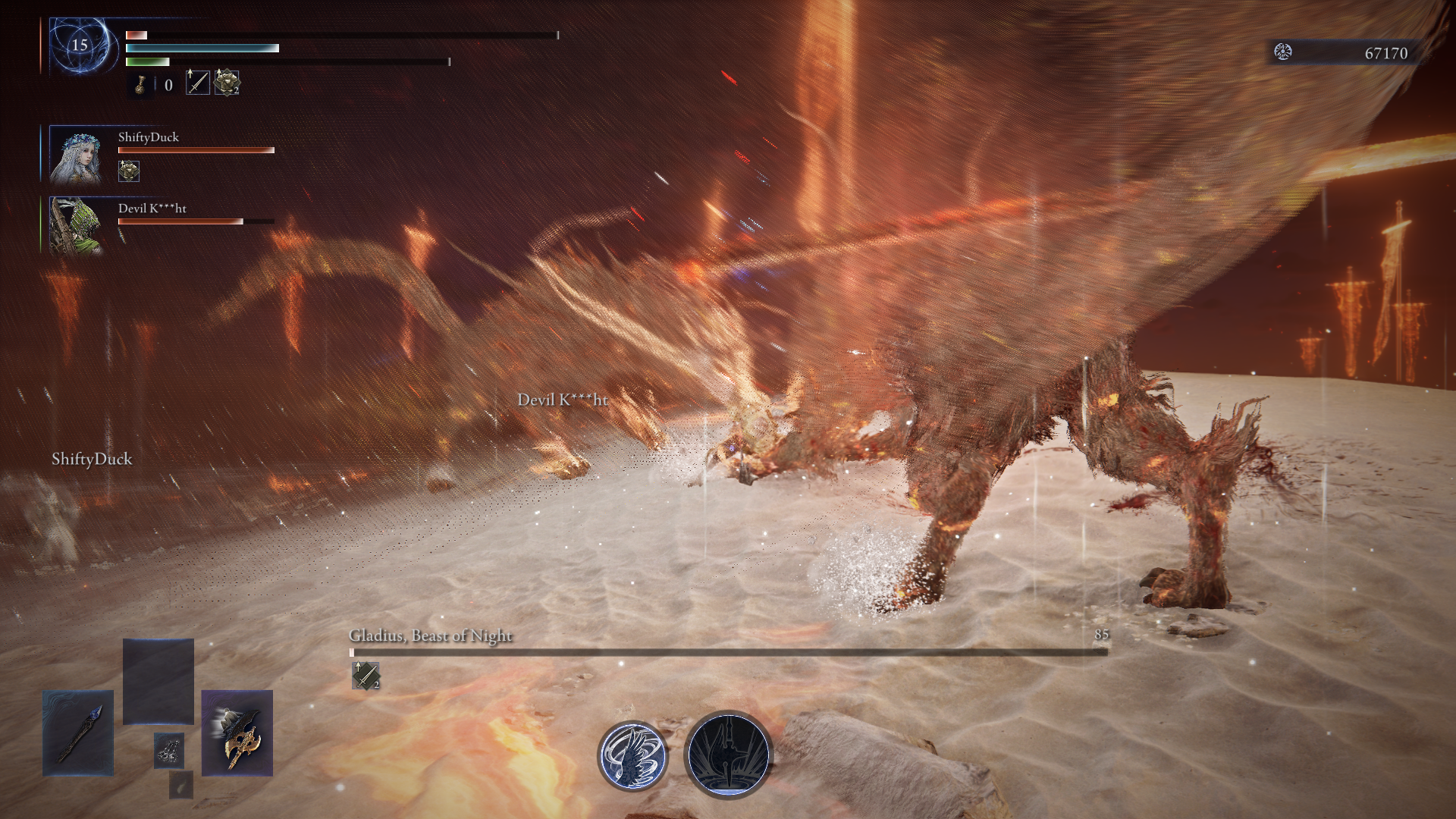Activate the dark spire ultimate art
Screen dimensions: 1456x819
coord(728,755)
